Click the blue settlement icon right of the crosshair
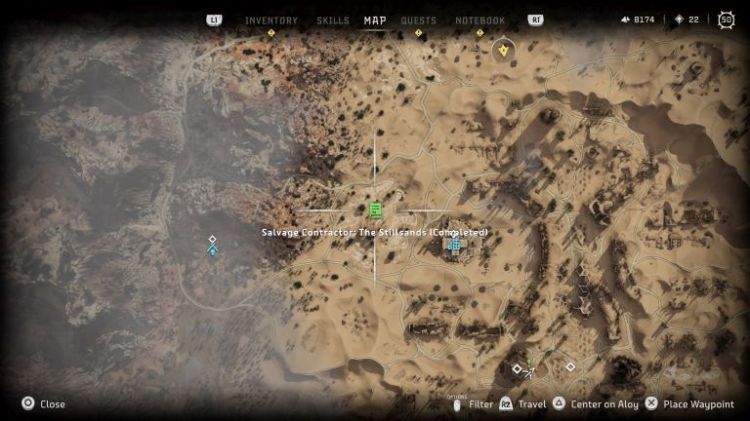The width and height of the screenshot is (750, 421). click(x=454, y=243)
